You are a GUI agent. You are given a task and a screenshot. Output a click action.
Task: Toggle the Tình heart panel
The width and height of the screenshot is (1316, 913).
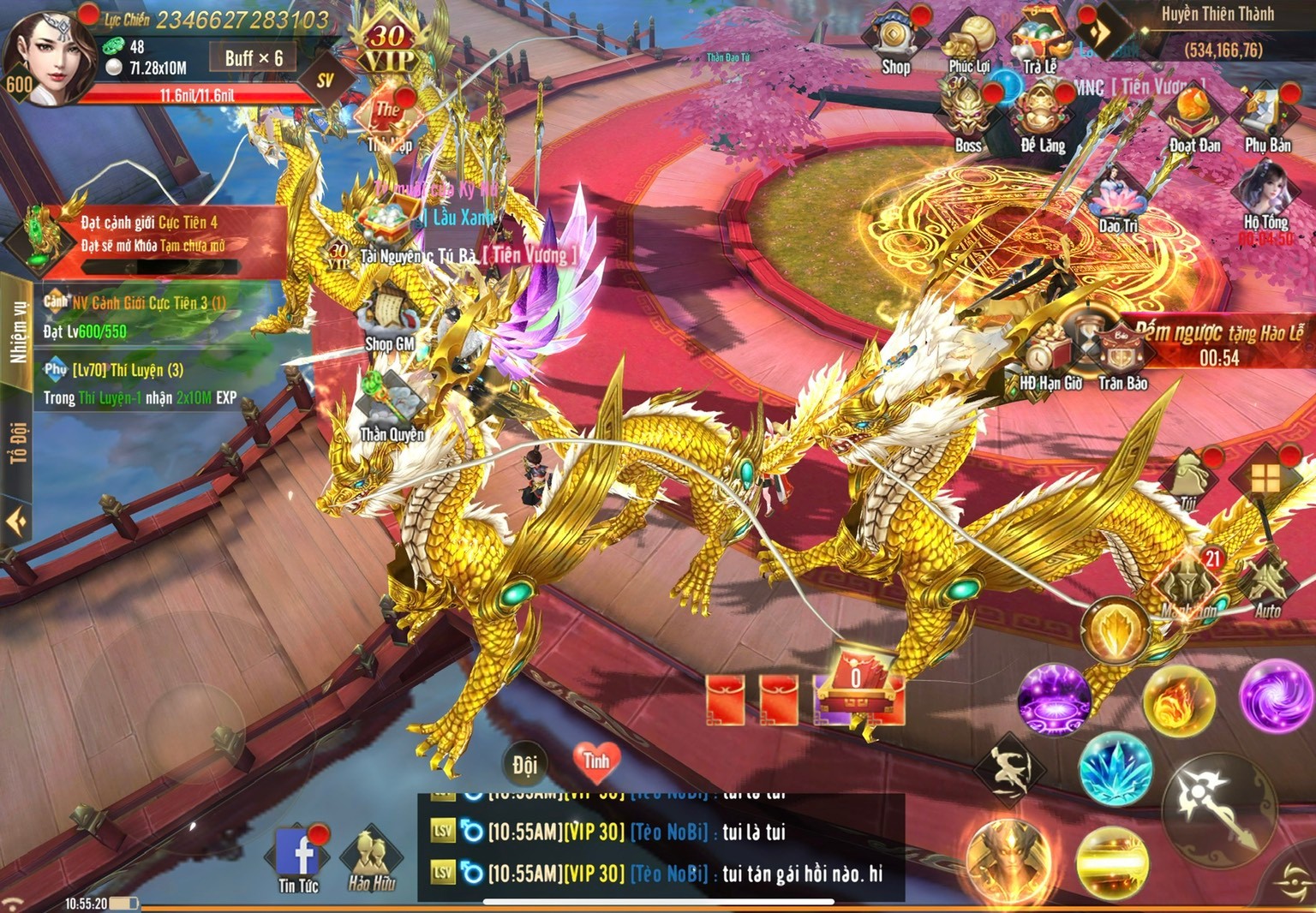point(597,761)
